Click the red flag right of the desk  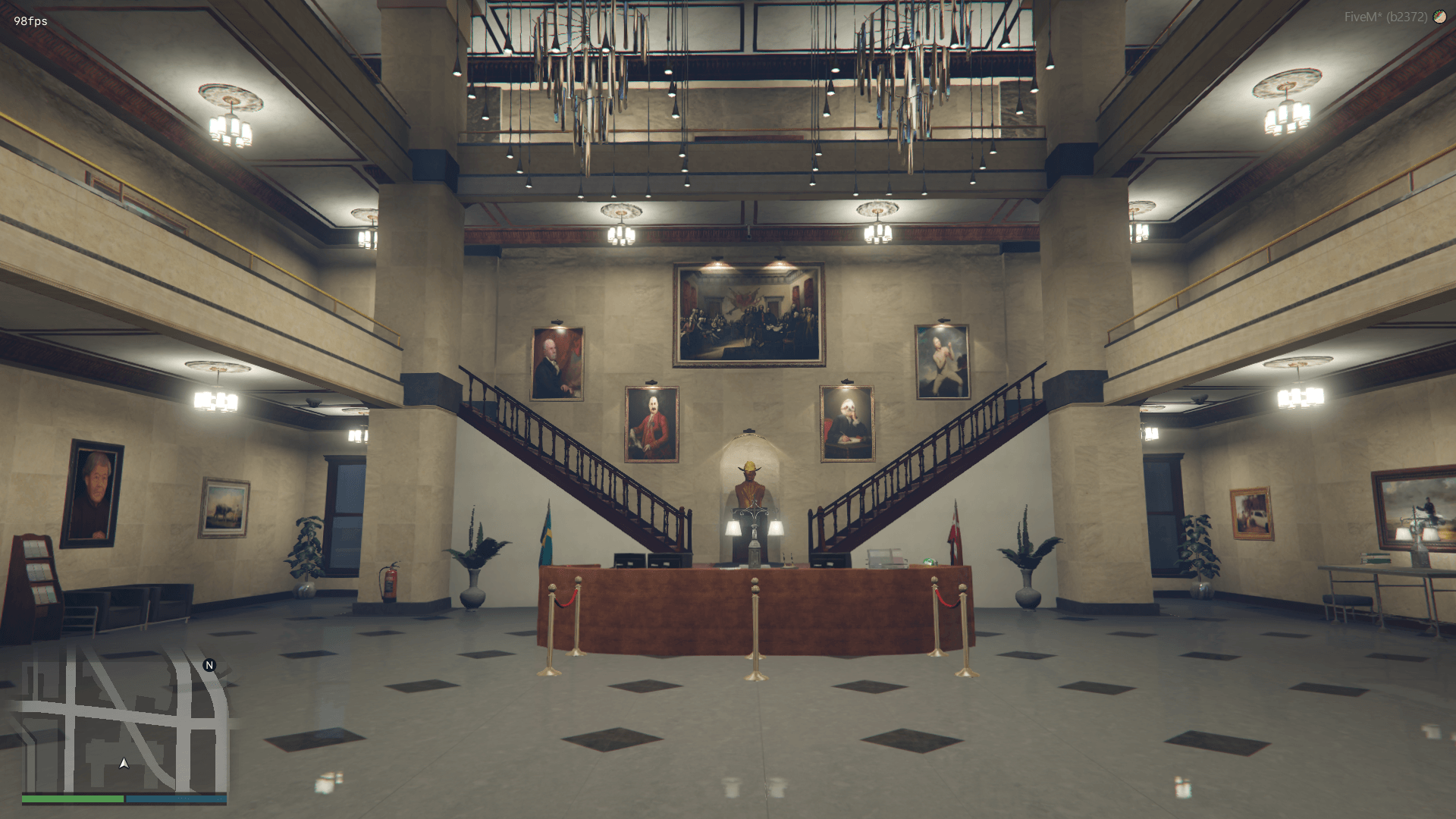955,531
